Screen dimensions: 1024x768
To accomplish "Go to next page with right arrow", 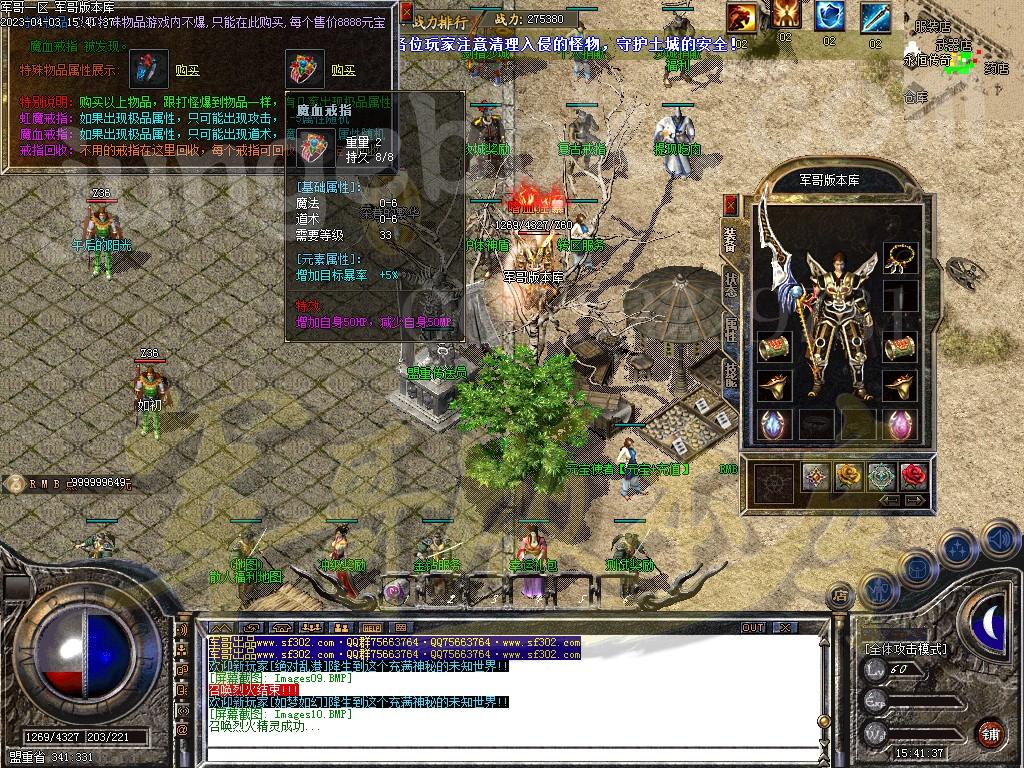I will pos(914,500).
